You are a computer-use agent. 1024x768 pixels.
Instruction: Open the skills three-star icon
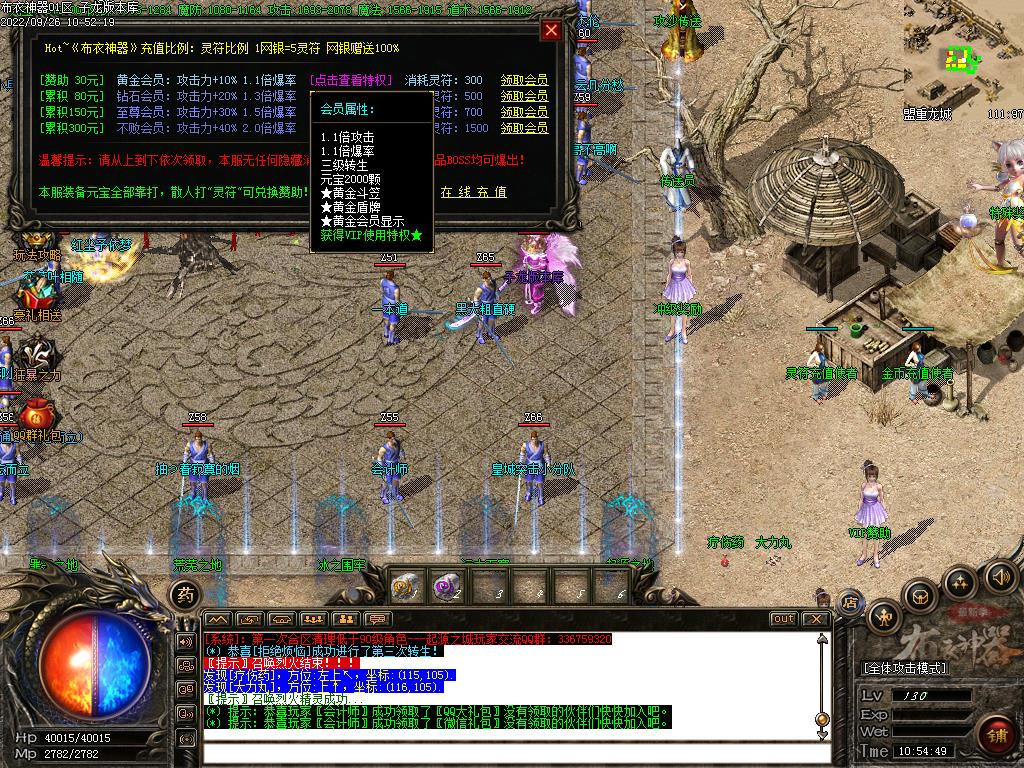(961, 582)
